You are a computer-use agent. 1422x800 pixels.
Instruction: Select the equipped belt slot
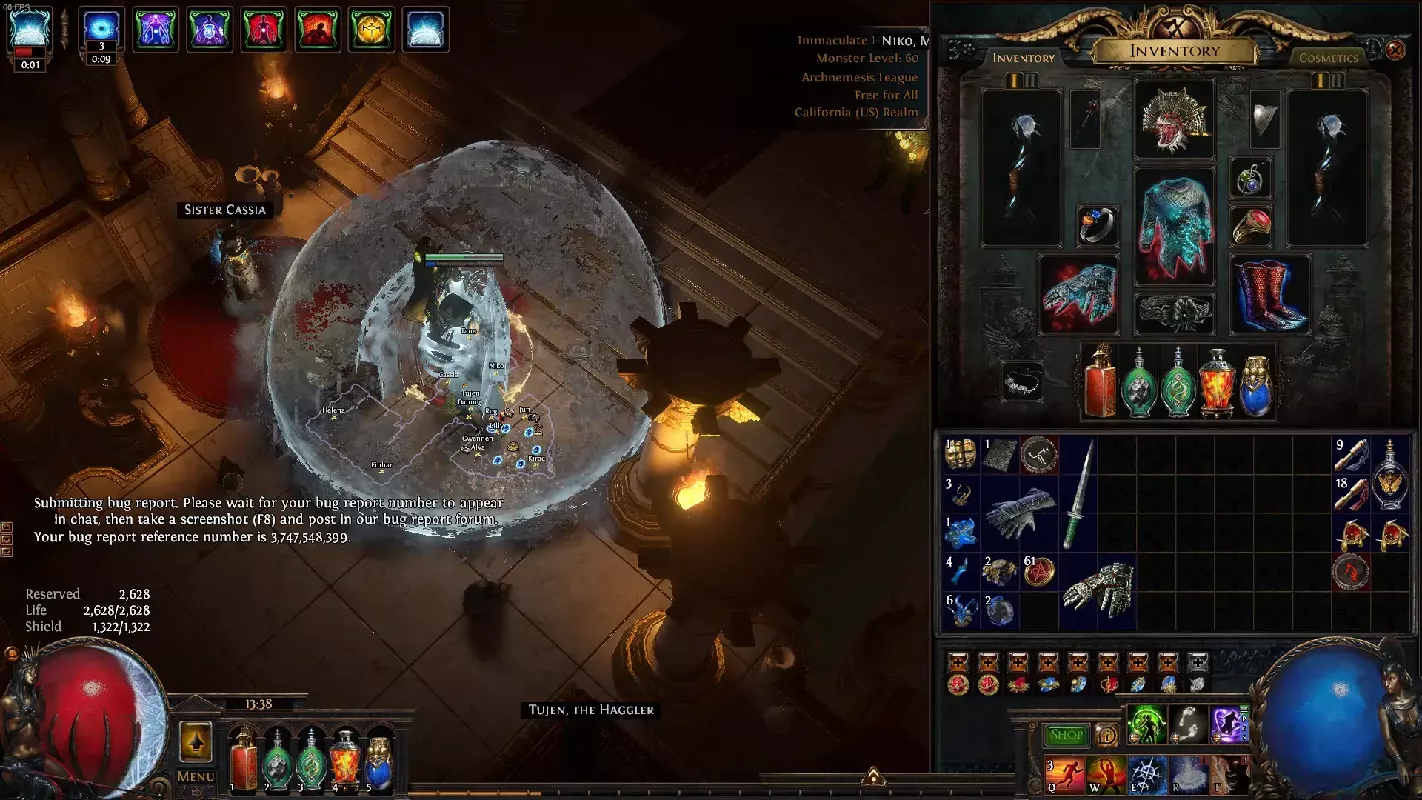(1174, 312)
